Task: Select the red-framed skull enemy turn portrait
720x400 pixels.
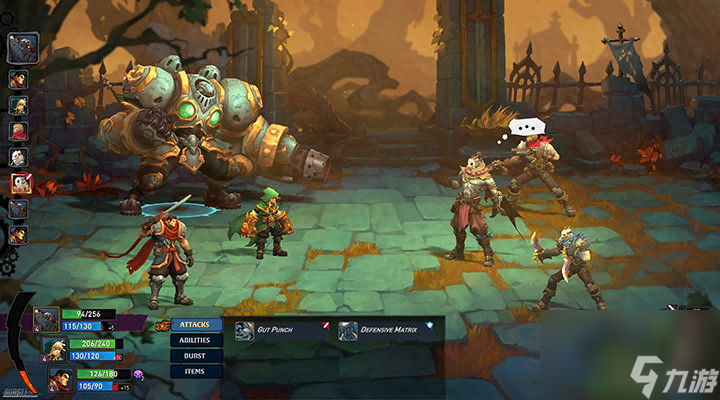Action: coord(19,183)
